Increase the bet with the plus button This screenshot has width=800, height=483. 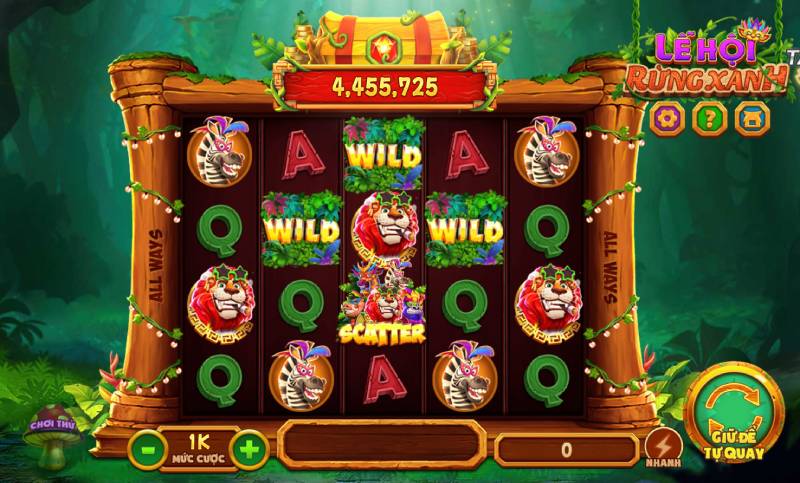coord(249,449)
